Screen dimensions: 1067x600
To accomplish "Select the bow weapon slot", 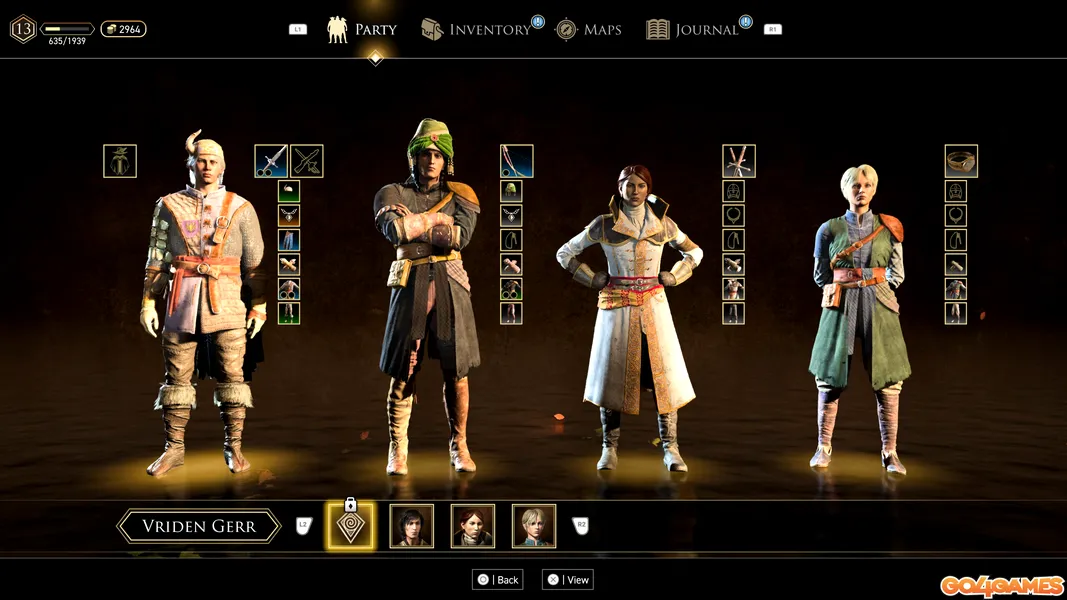I will pos(516,161).
